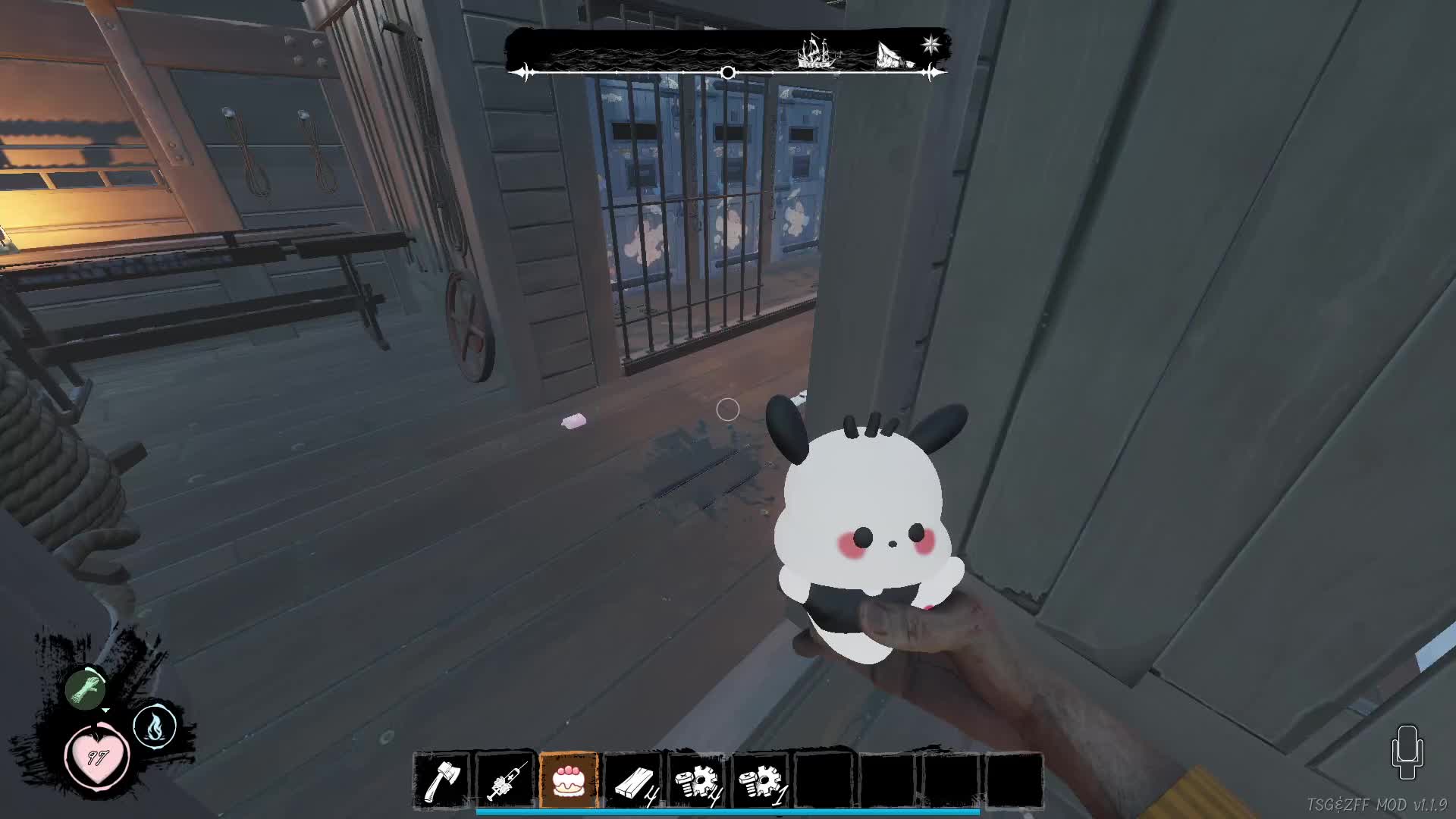Click the green zombie arm status icon
Screen dimensions: 1456x819
86,688
